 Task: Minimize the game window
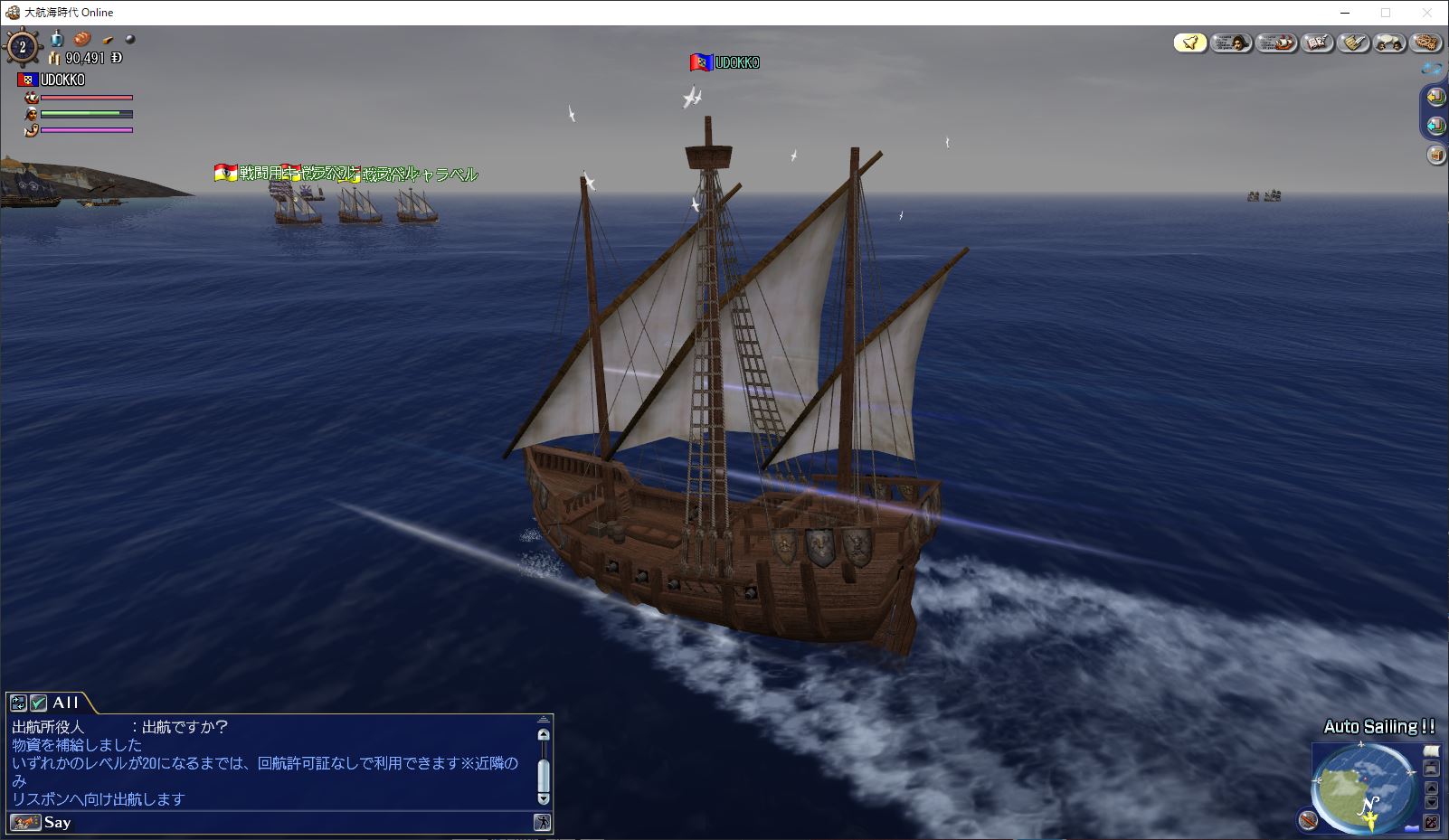(1344, 13)
